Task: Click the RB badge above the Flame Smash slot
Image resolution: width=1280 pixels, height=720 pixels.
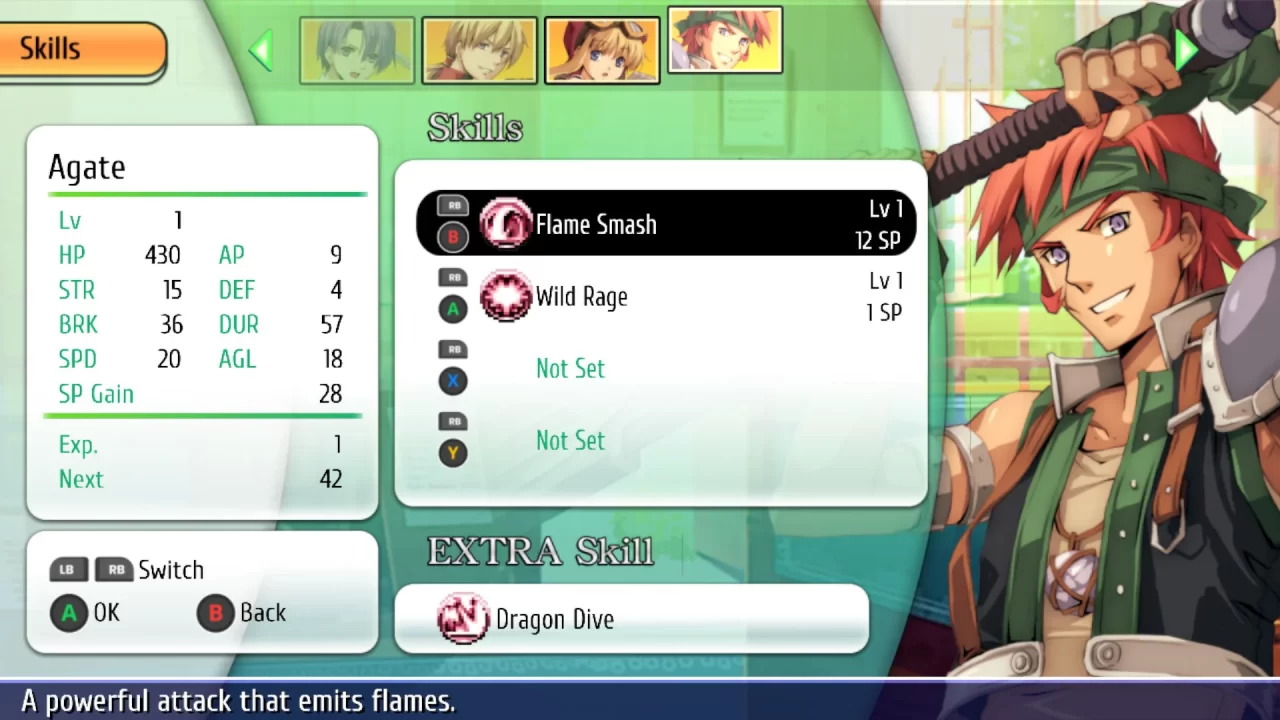Action: [453, 205]
